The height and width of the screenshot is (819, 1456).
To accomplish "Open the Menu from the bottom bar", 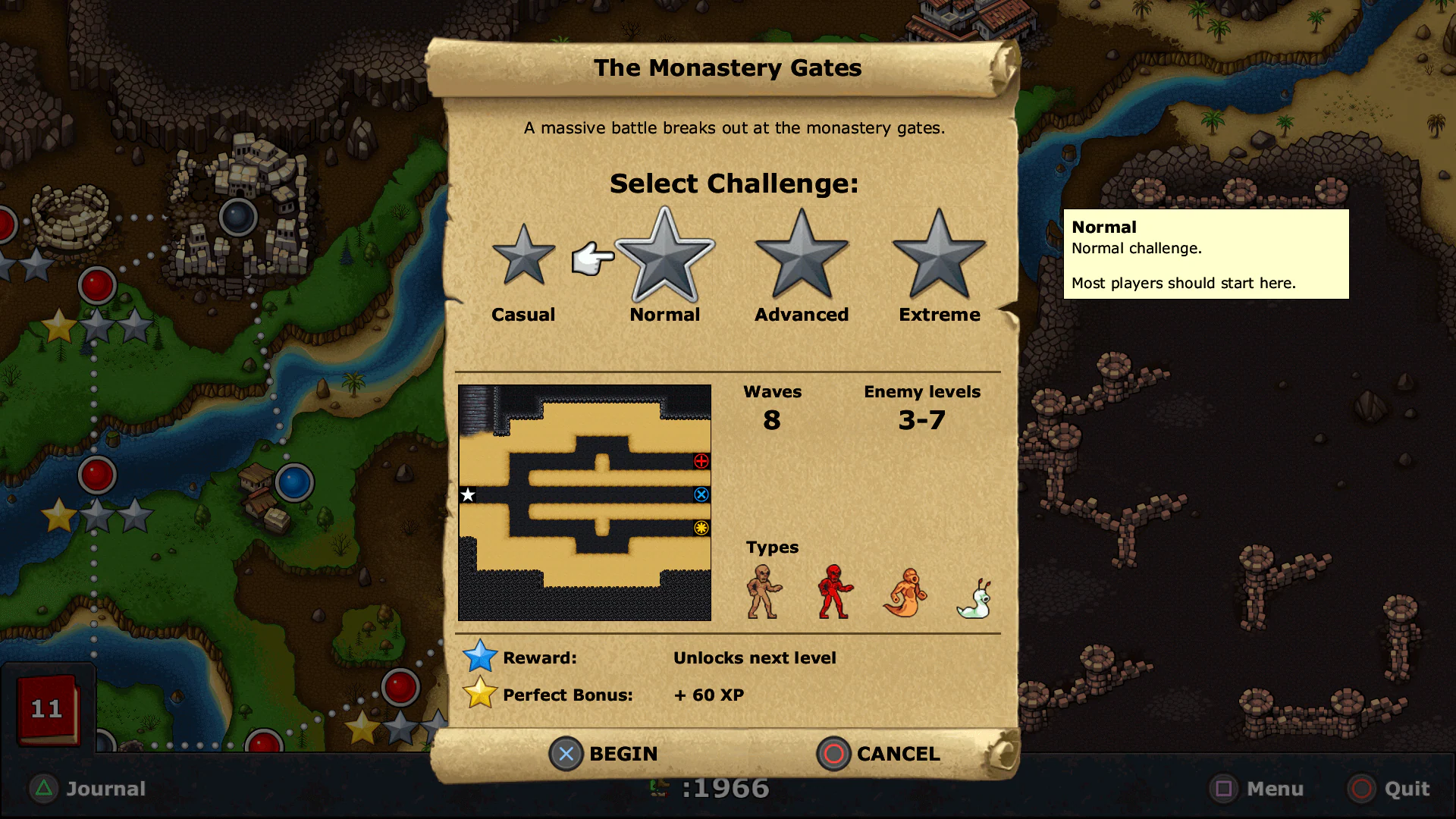I will 1257,789.
